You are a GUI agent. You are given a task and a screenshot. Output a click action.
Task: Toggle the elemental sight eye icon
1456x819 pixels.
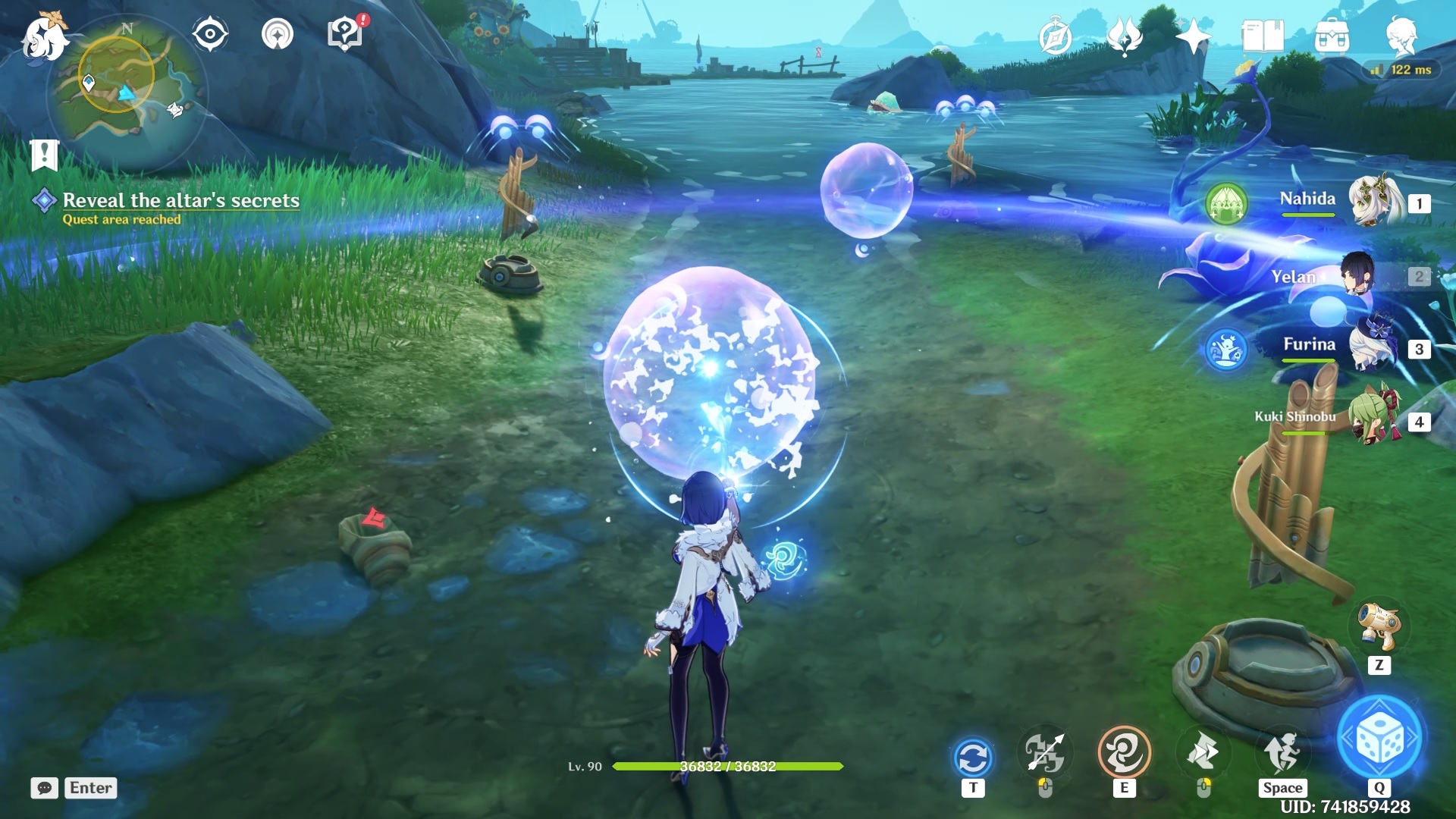point(209,34)
